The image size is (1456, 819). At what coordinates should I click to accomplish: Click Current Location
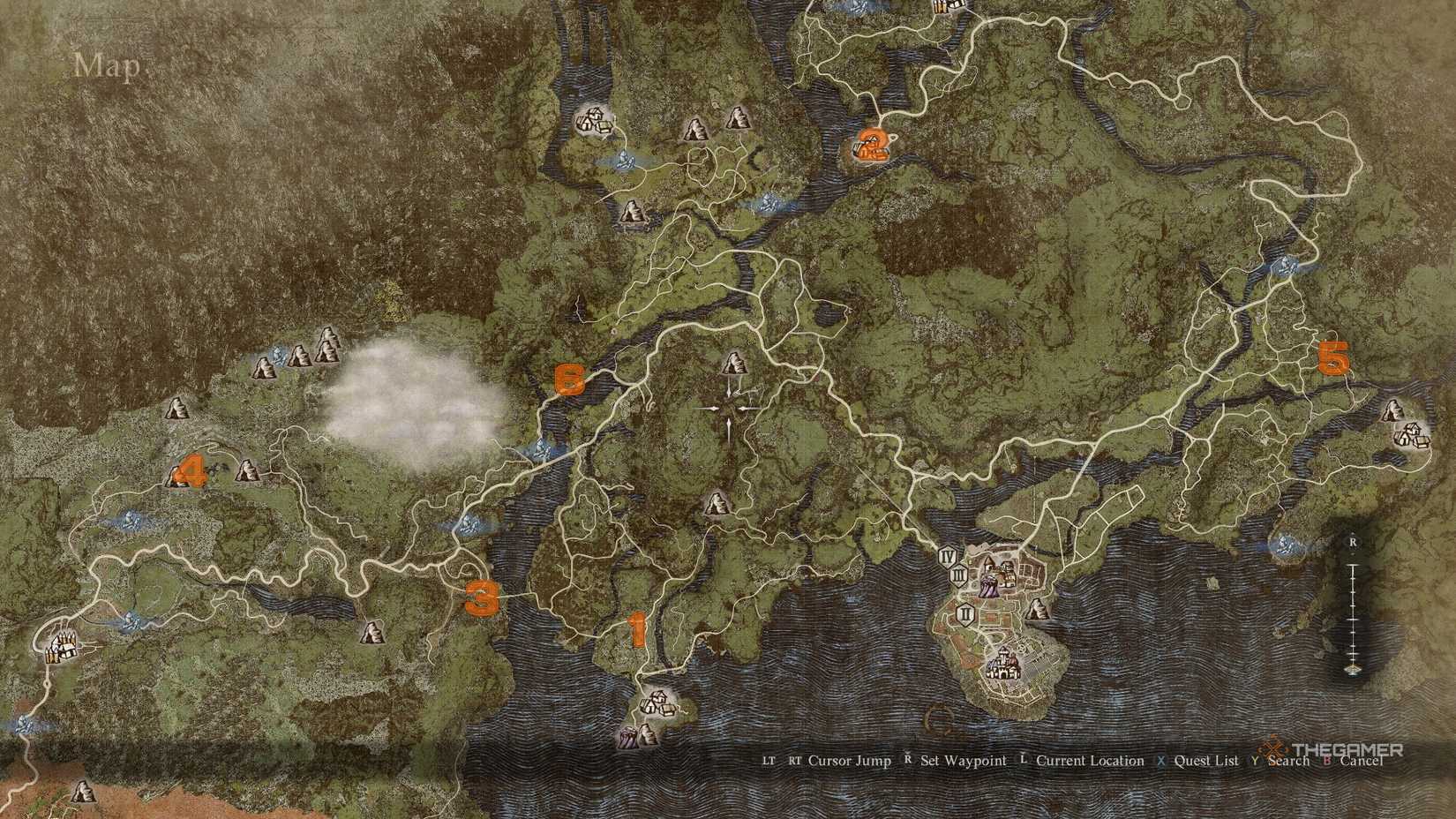tap(1090, 760)
